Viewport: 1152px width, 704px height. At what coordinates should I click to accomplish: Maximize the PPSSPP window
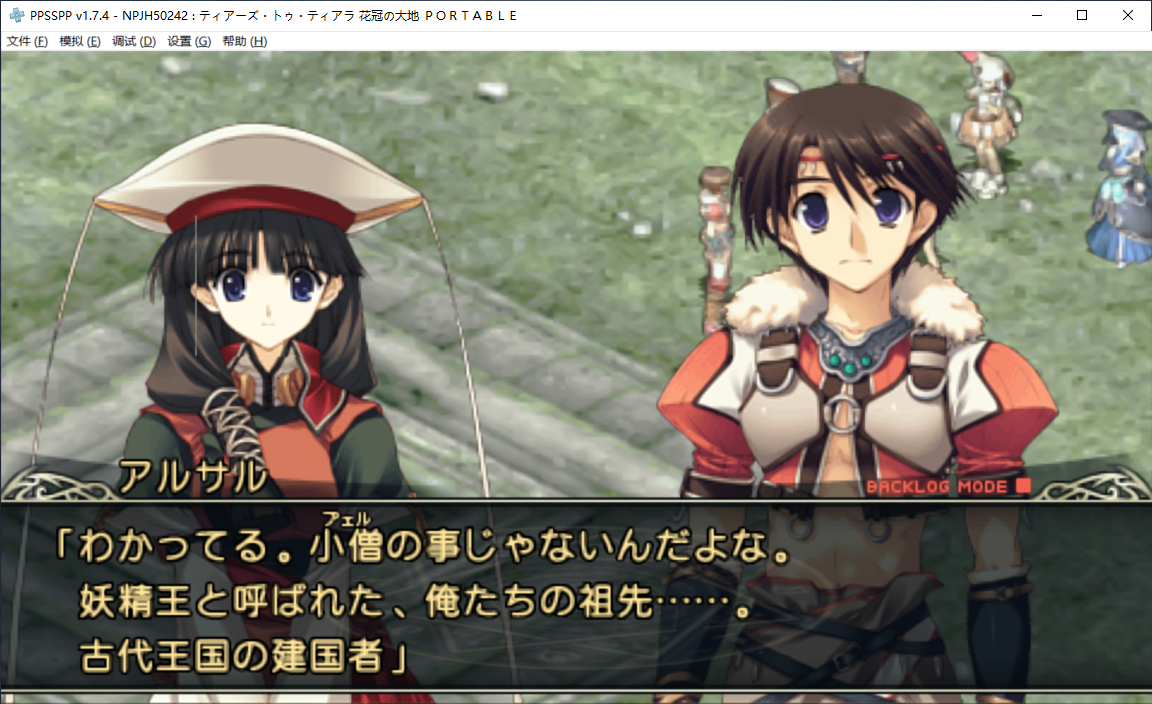tap(1082, 15)
